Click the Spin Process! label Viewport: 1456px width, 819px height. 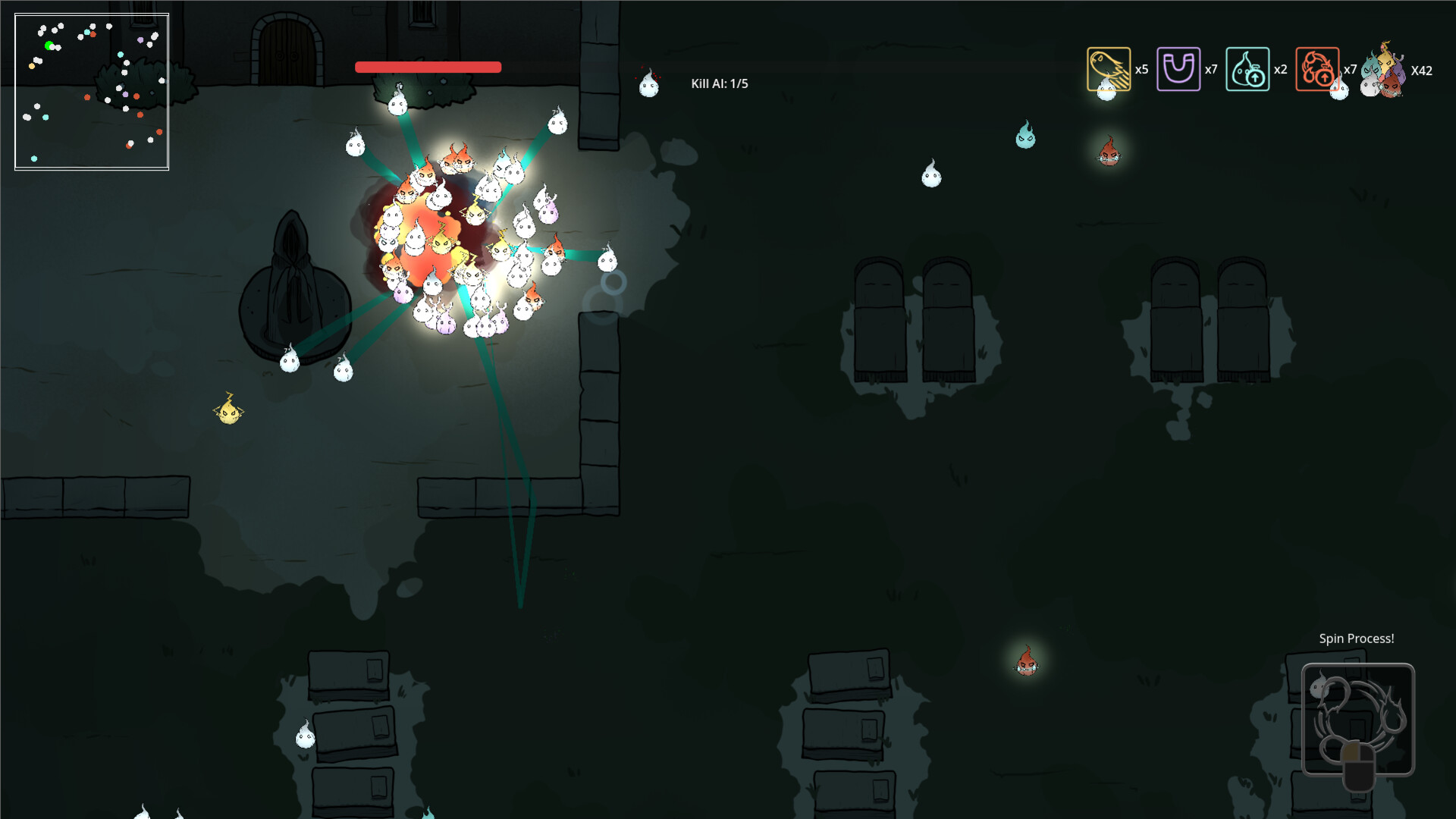[x=1356, y=639]
